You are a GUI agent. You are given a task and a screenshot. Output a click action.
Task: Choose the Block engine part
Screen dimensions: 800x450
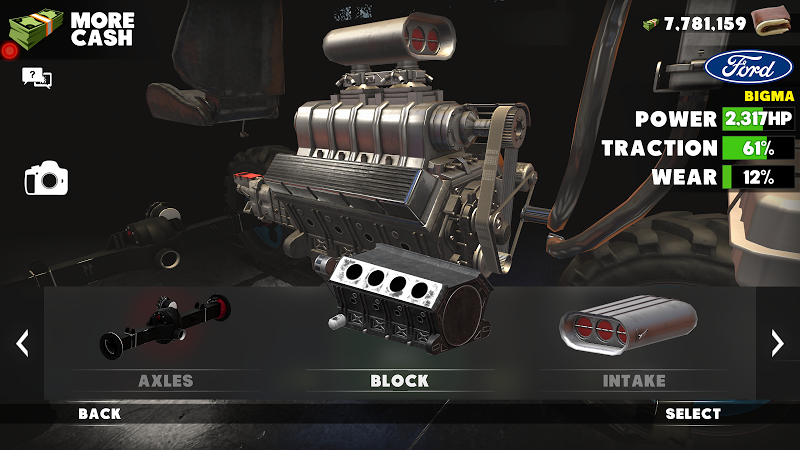point(399,335)
